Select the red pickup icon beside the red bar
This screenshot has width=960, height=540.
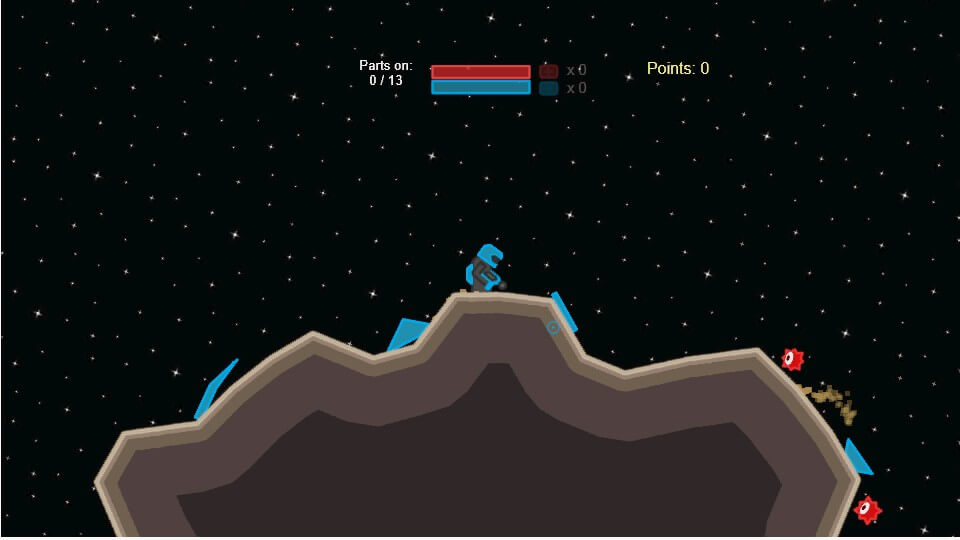pos(548,71)
